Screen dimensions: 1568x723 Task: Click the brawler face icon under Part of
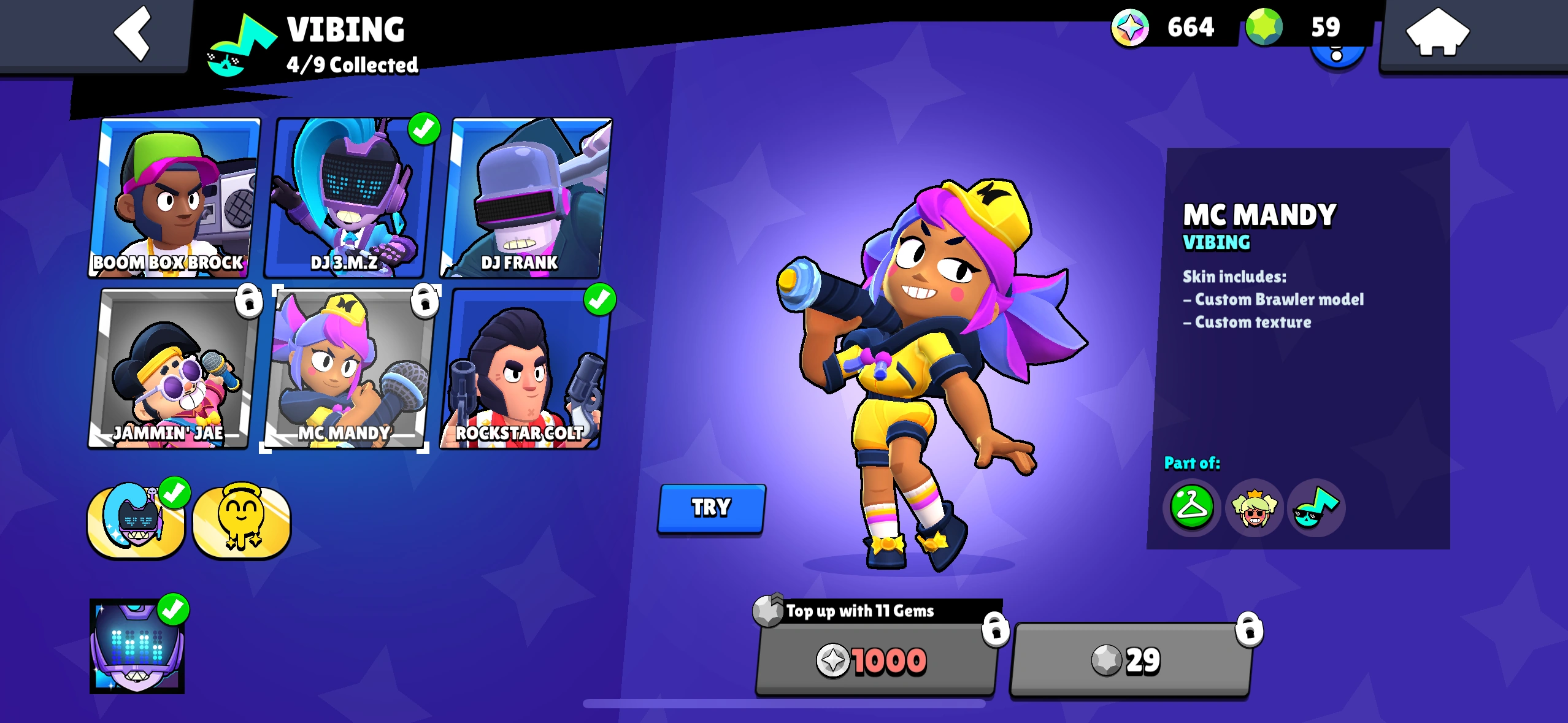[1255, 508]
